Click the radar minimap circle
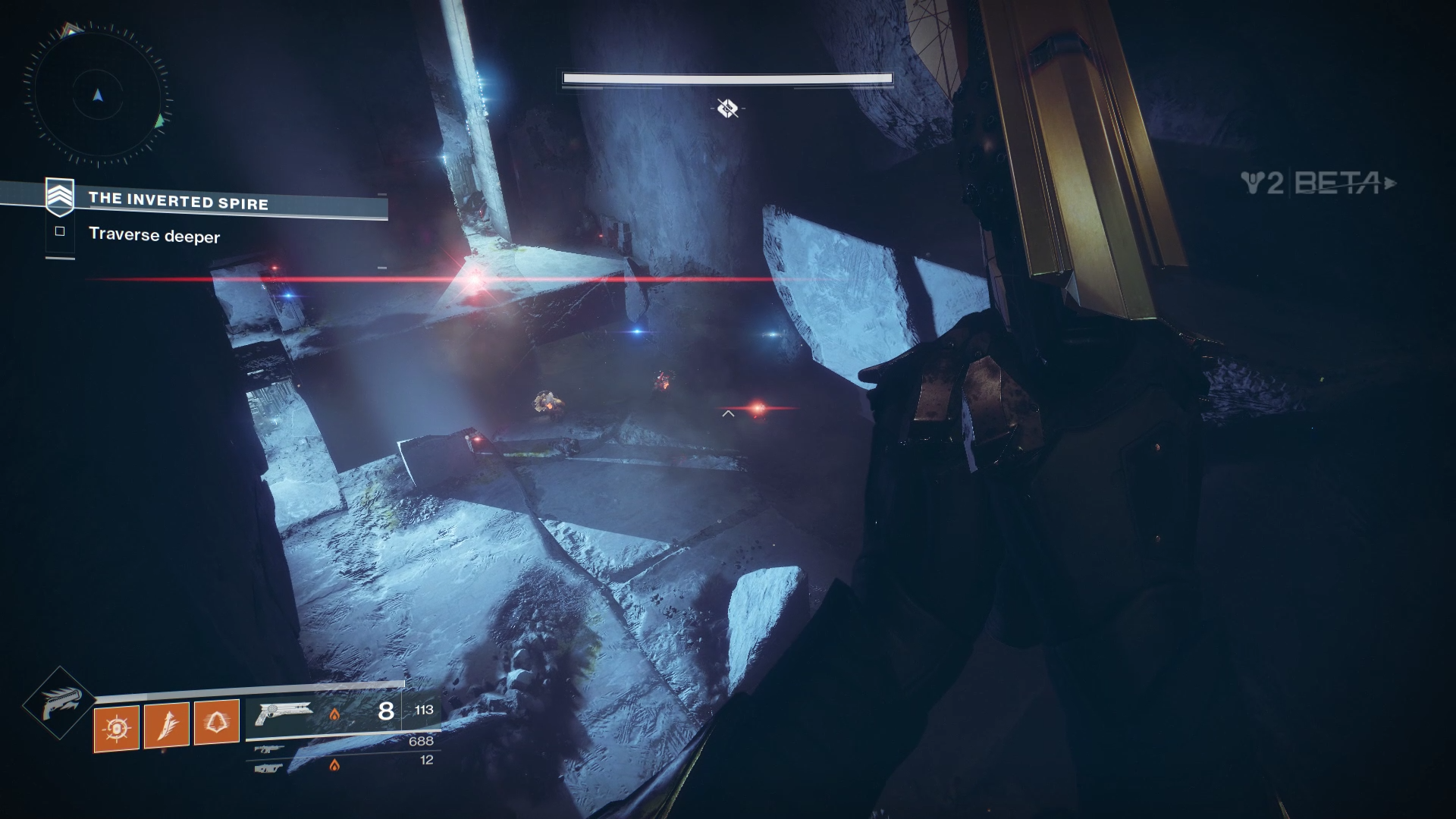 [x=99, y=96]
